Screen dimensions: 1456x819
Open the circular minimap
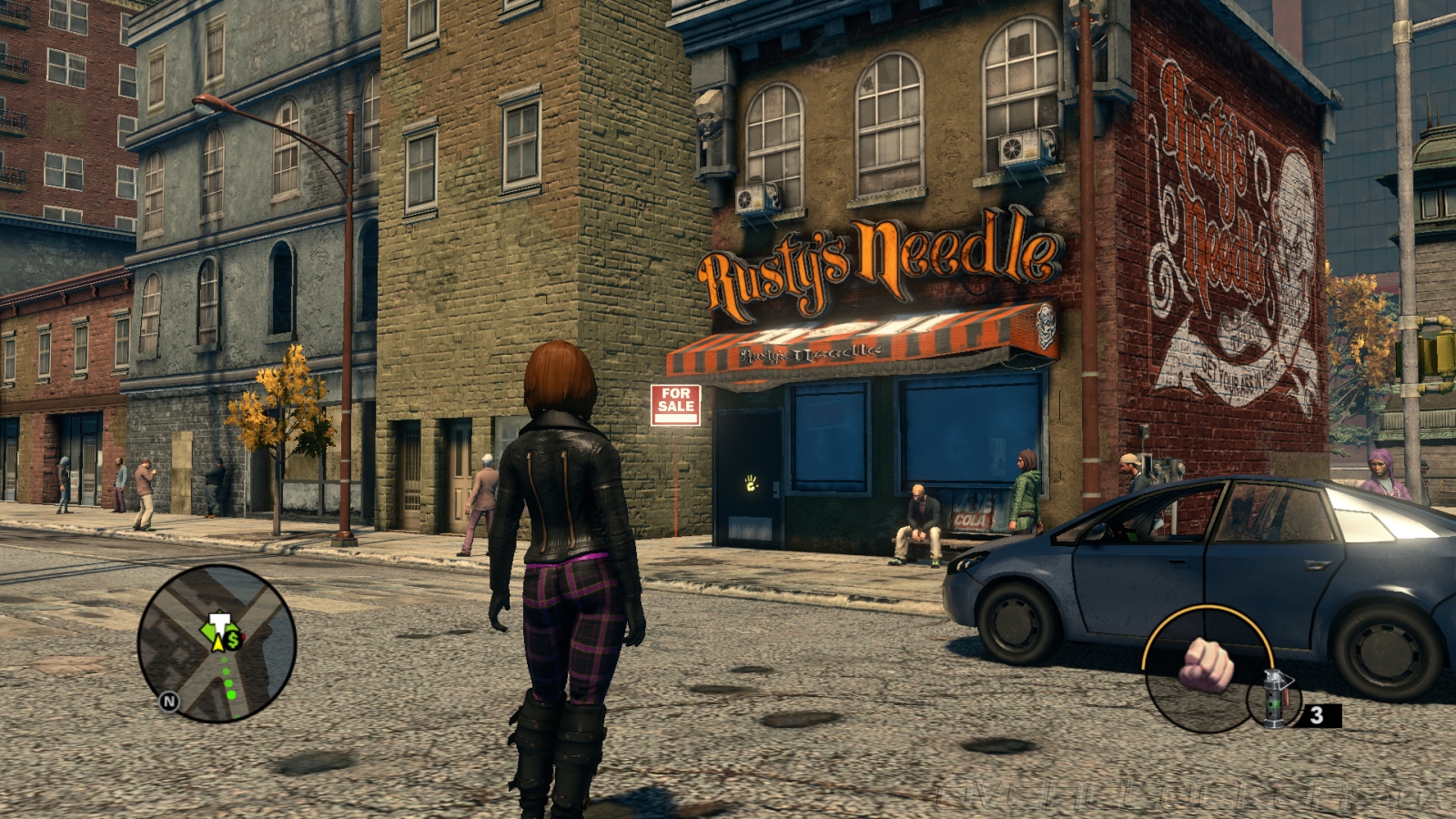pos(217,642)
